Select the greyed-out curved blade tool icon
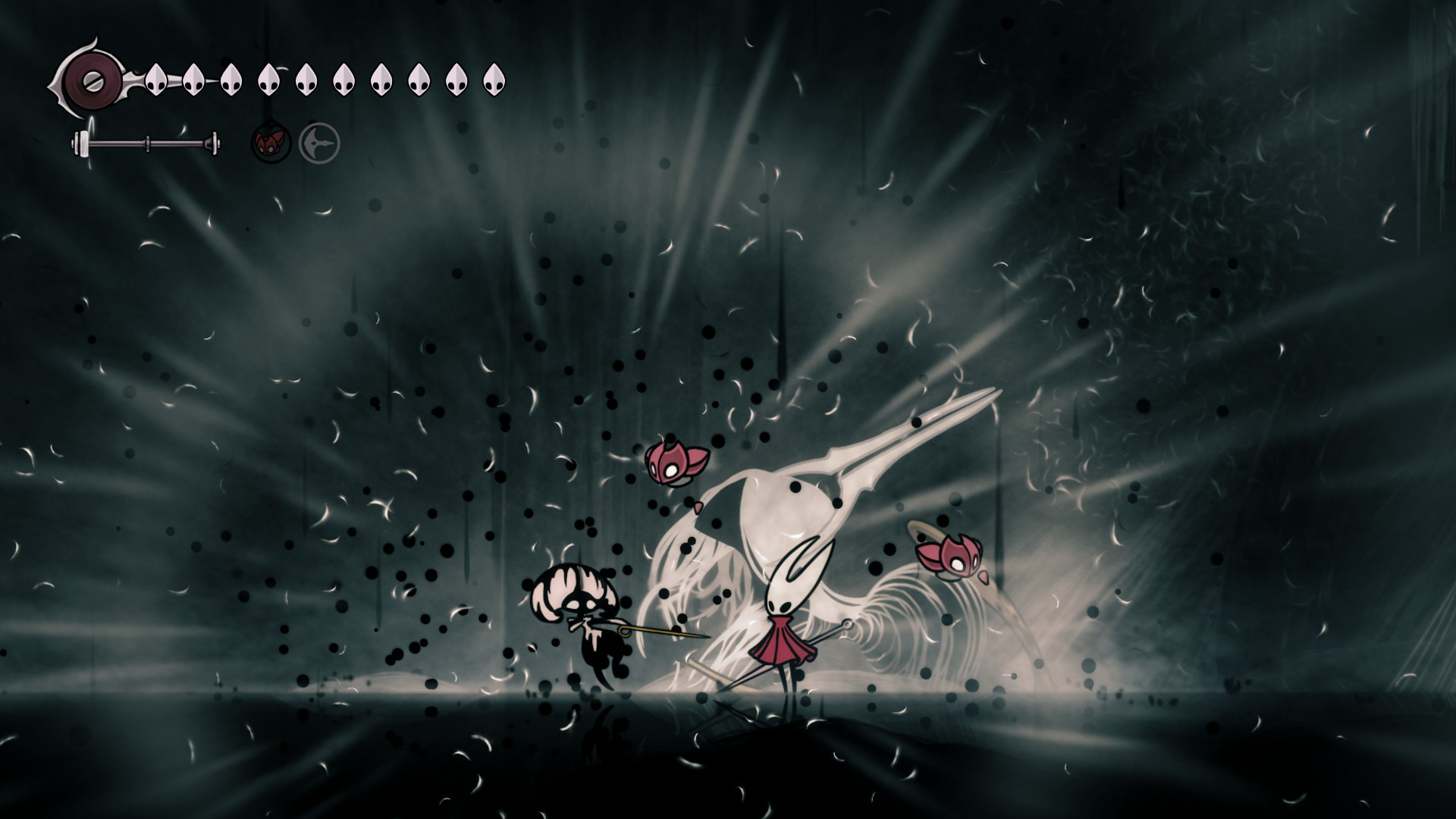This screenshot has width=1456, height=819. (319, 143)
